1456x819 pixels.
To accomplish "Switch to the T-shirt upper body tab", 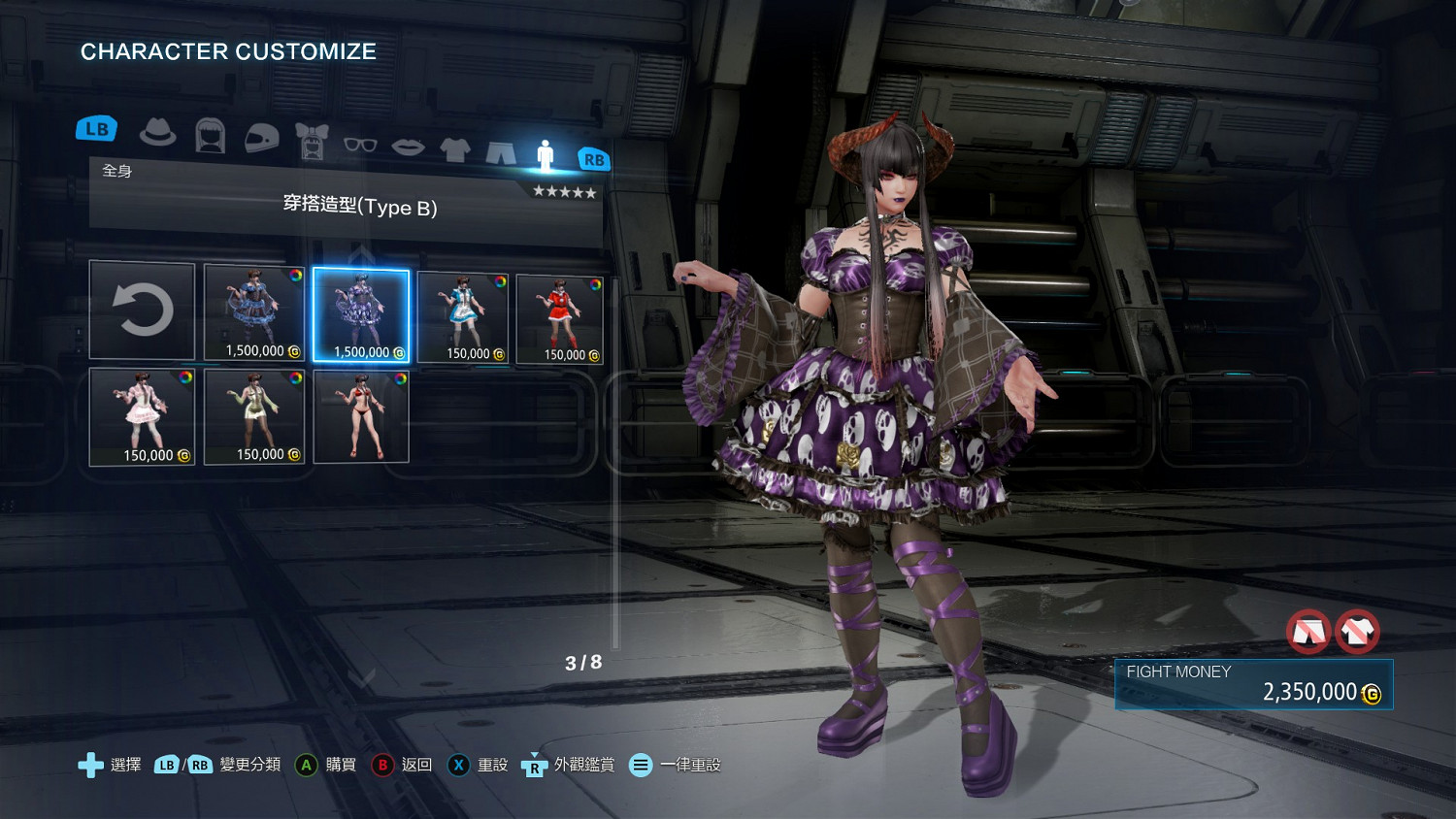I will coord(454,149).
